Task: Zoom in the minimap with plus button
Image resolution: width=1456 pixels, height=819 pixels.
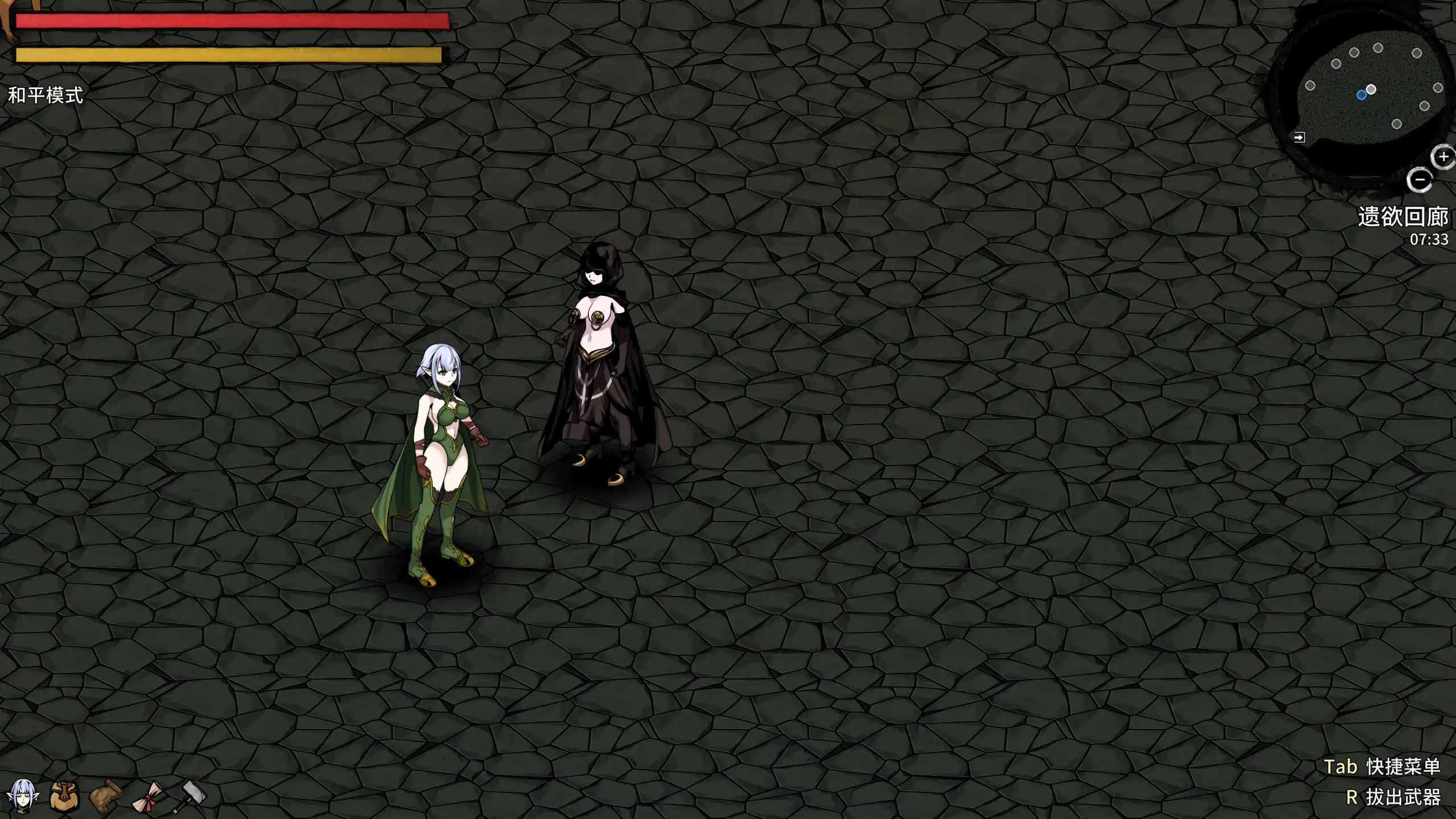Action: (1443, 157)
